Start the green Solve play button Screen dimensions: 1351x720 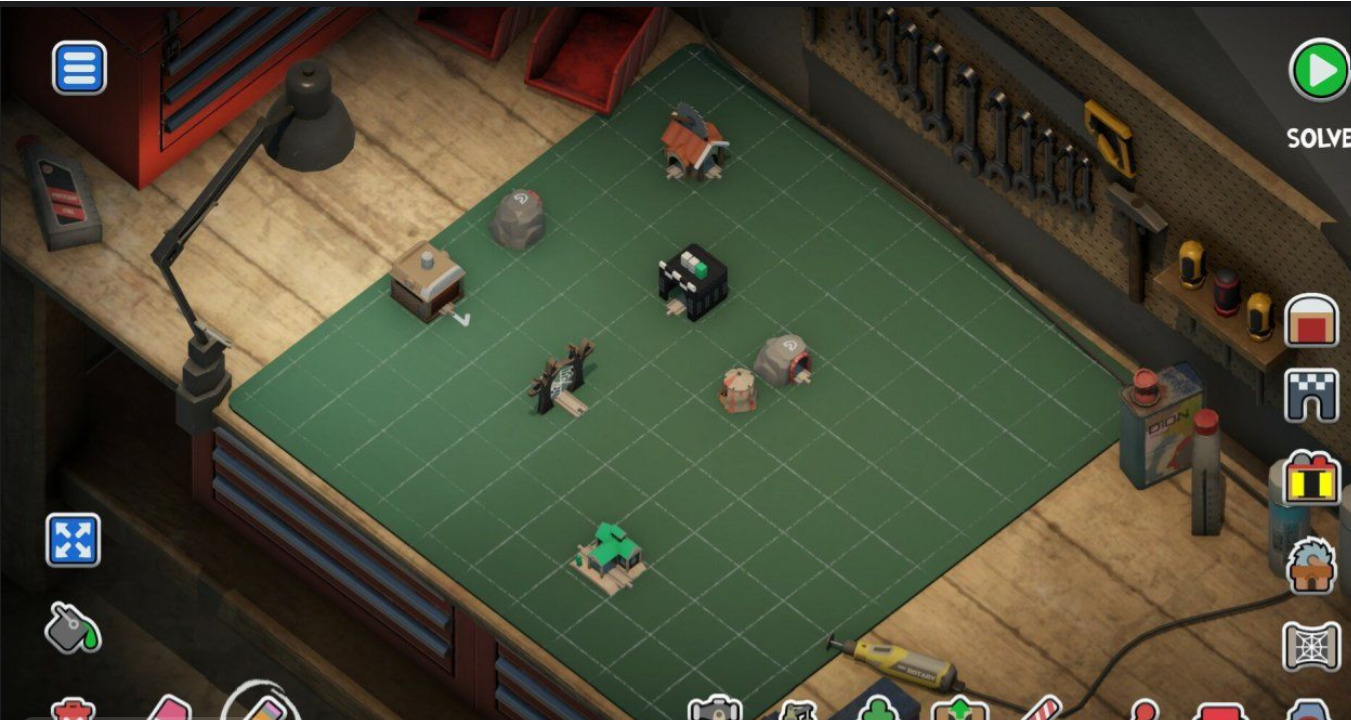pos(1319,70)
